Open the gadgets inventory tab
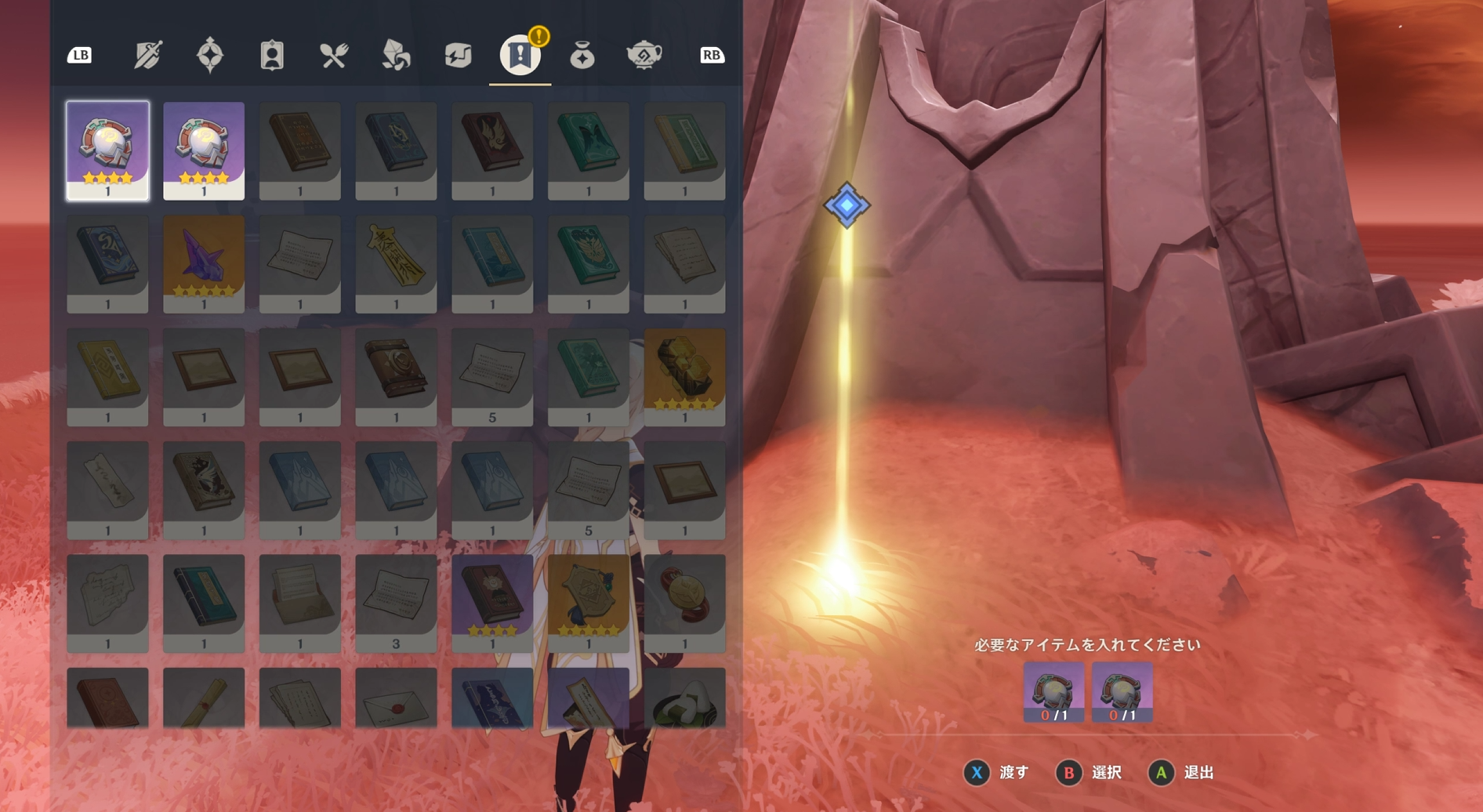1483x812 pixels. (457, 55)
